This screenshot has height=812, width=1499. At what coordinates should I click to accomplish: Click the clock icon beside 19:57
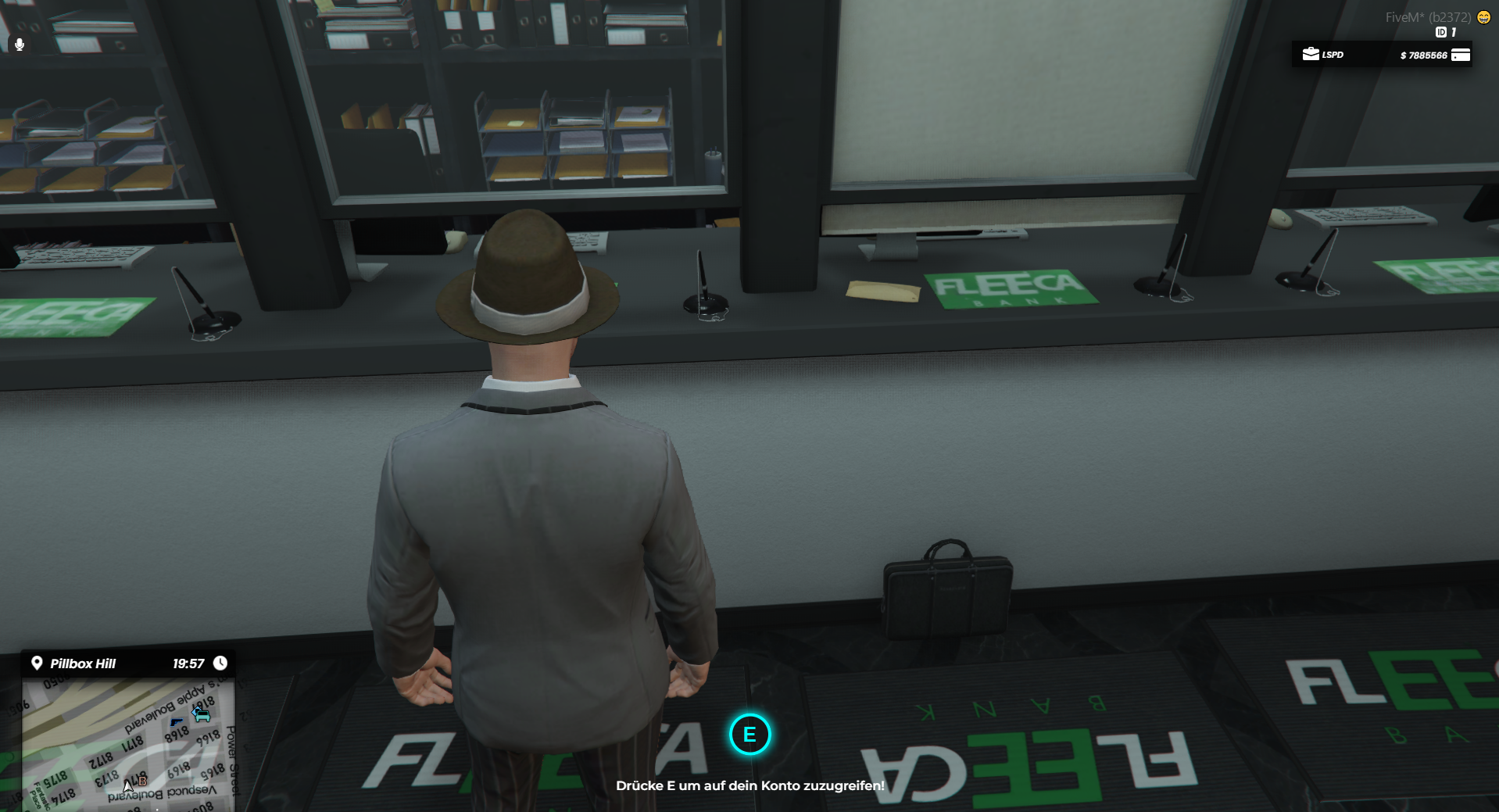[x=220, y=664]
